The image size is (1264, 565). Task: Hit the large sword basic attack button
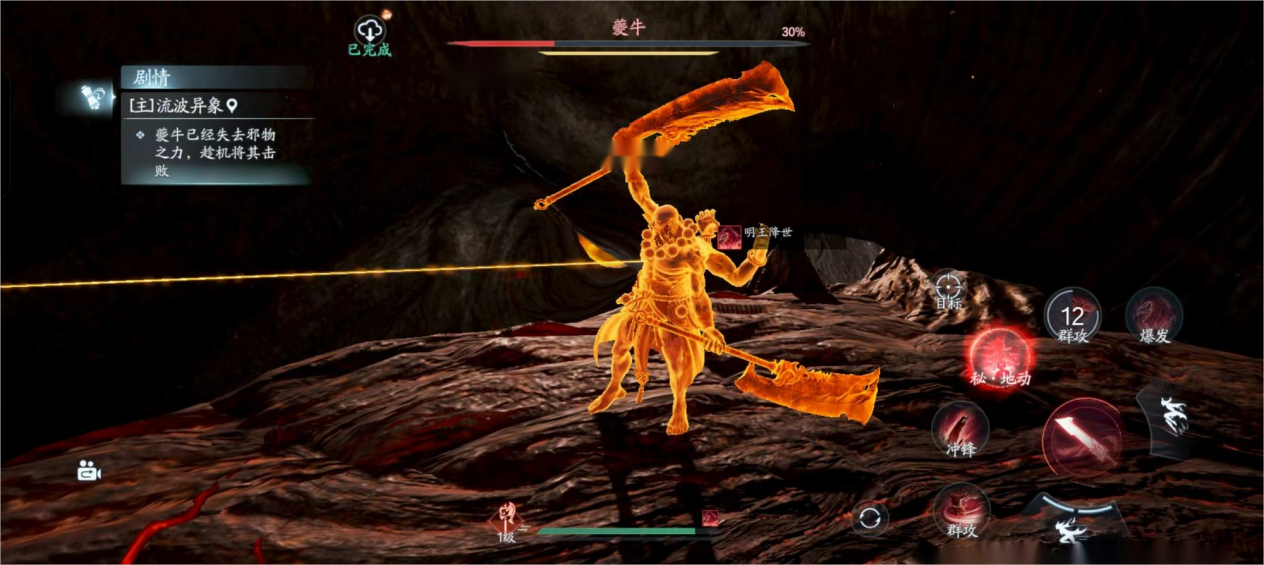[1081, 437]
